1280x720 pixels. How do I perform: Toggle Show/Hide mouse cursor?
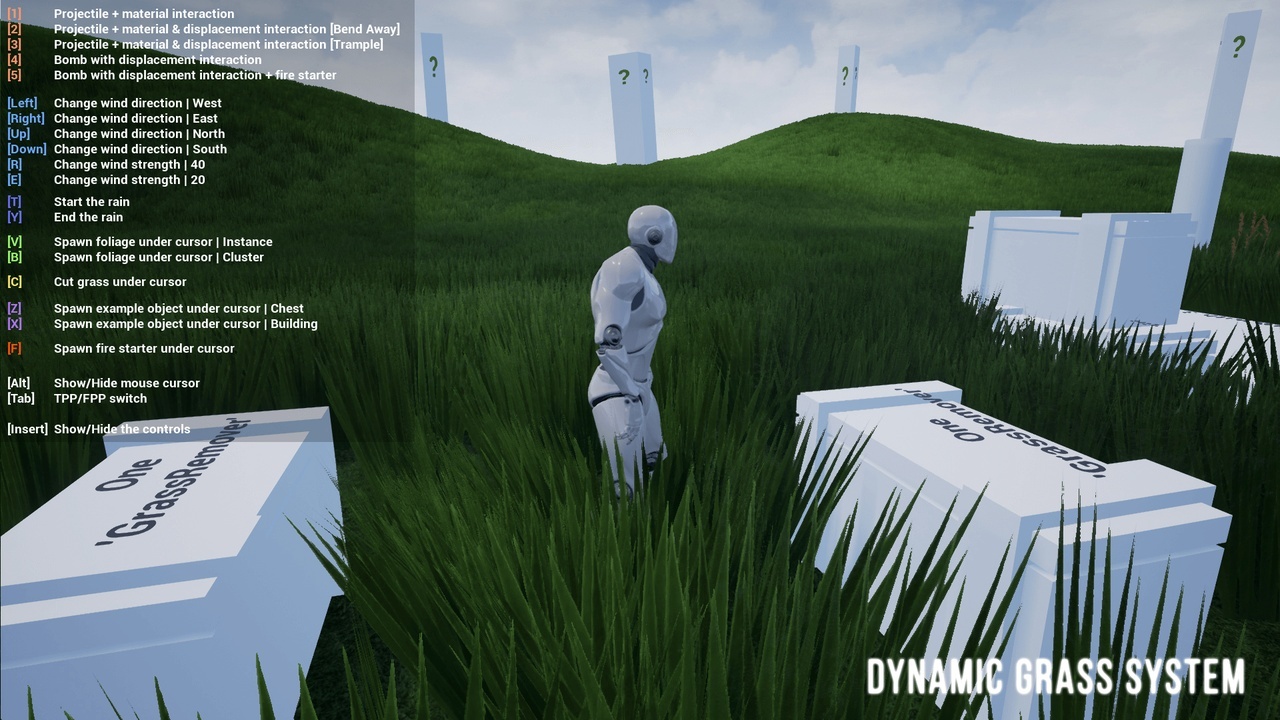127,383
